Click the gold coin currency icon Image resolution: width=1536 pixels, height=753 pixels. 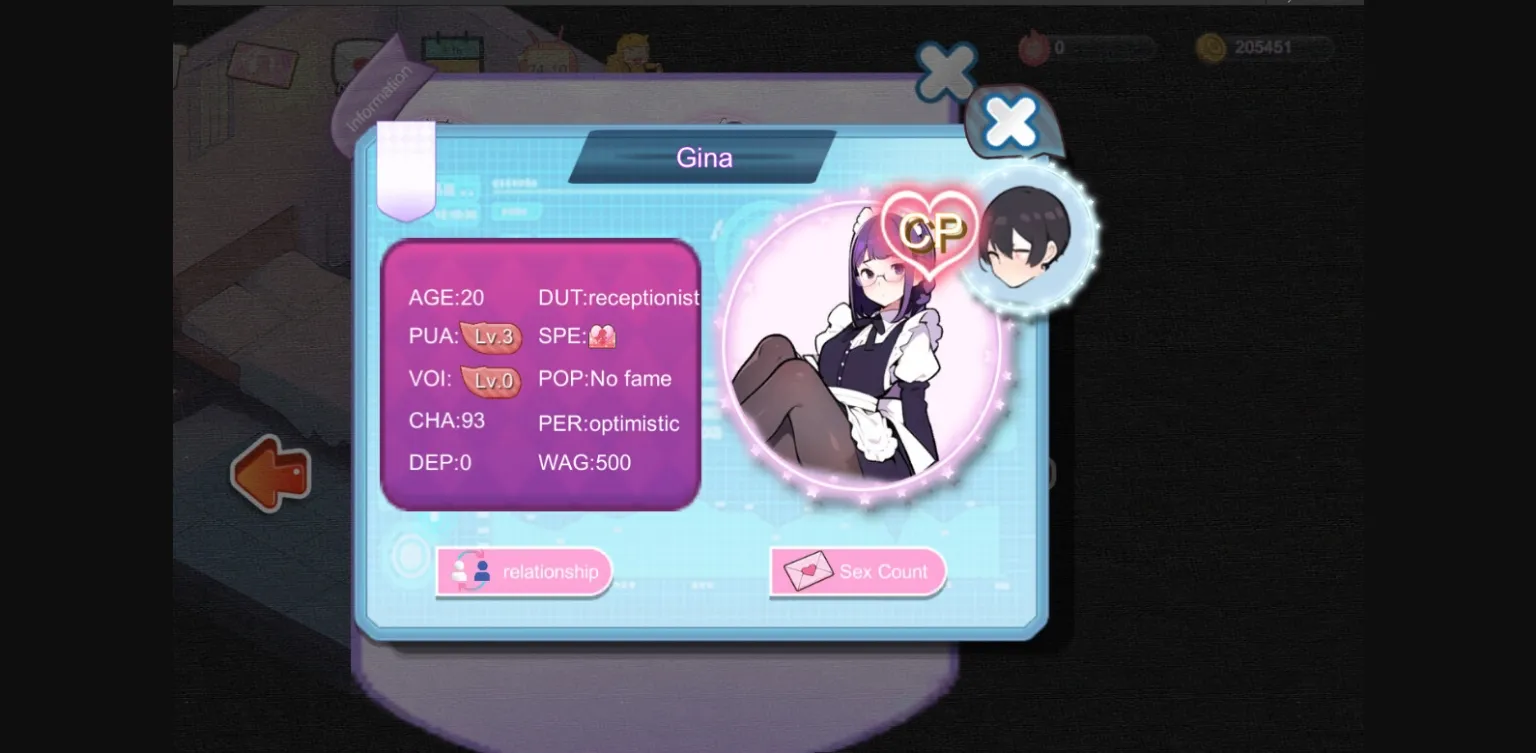click(x=1212, y=47)
